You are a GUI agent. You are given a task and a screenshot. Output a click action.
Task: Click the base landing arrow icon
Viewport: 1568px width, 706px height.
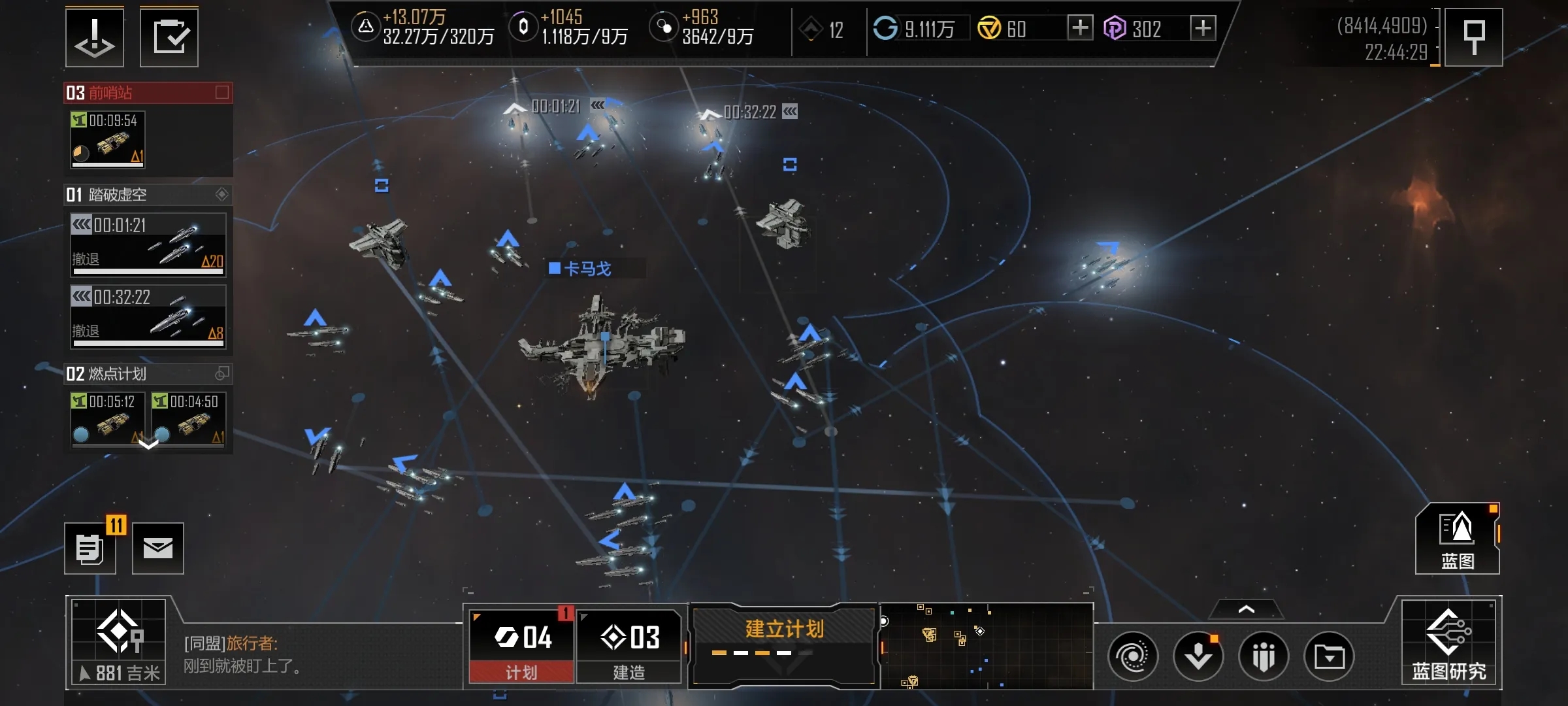[95, 37]
